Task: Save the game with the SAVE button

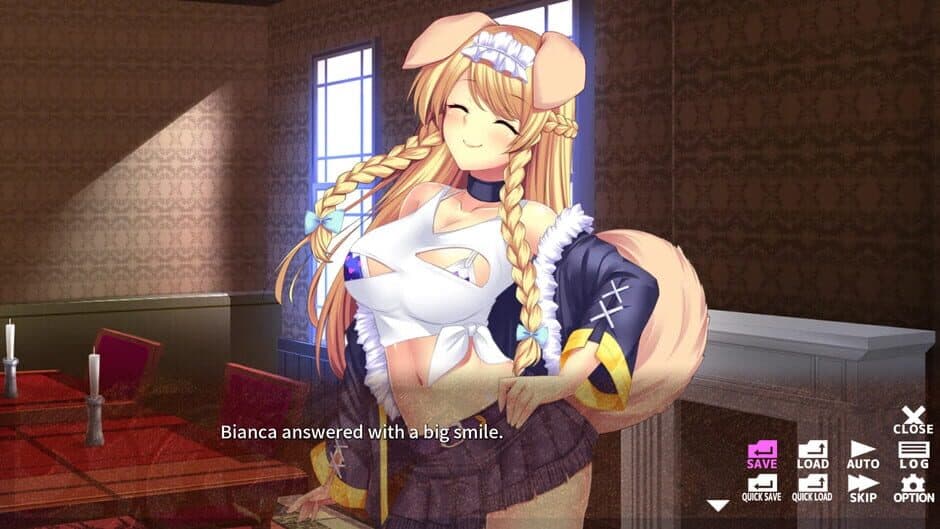Action: tap(762, 454)
